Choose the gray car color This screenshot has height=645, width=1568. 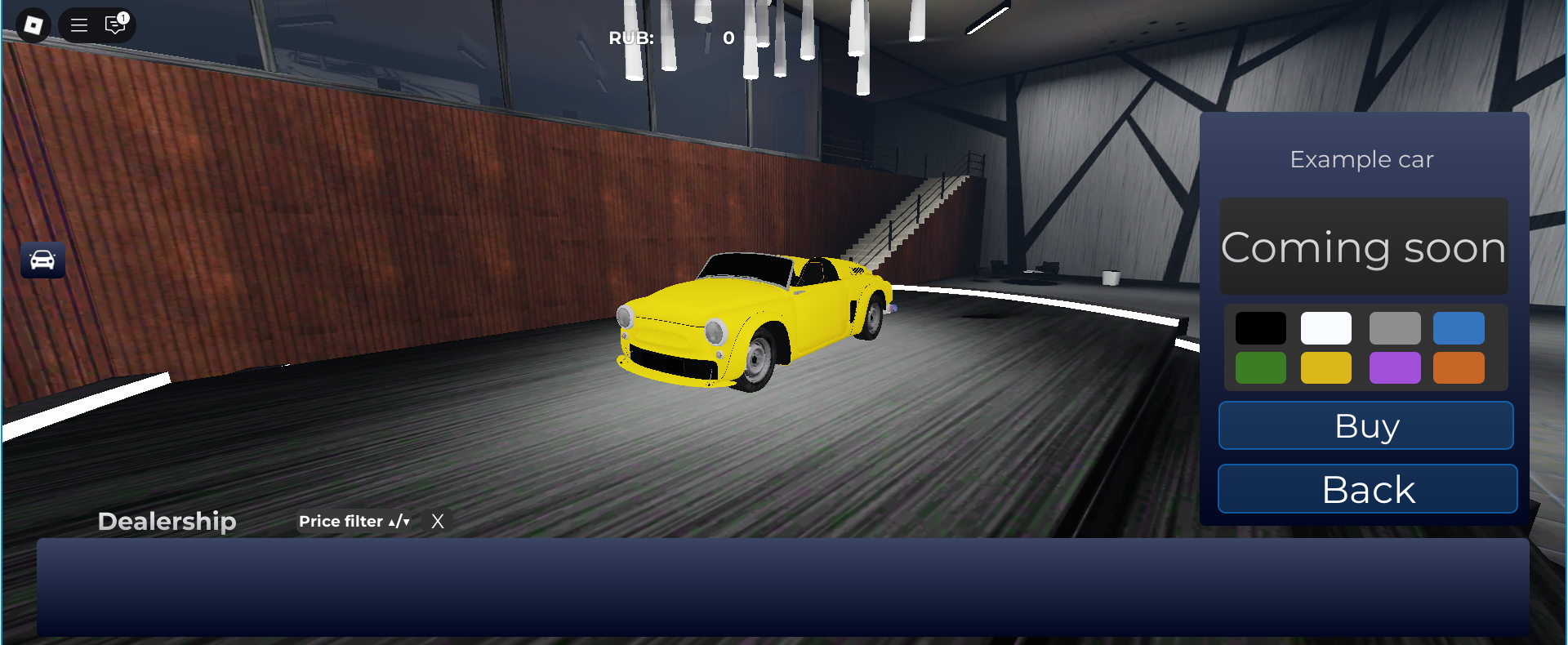1394,327
